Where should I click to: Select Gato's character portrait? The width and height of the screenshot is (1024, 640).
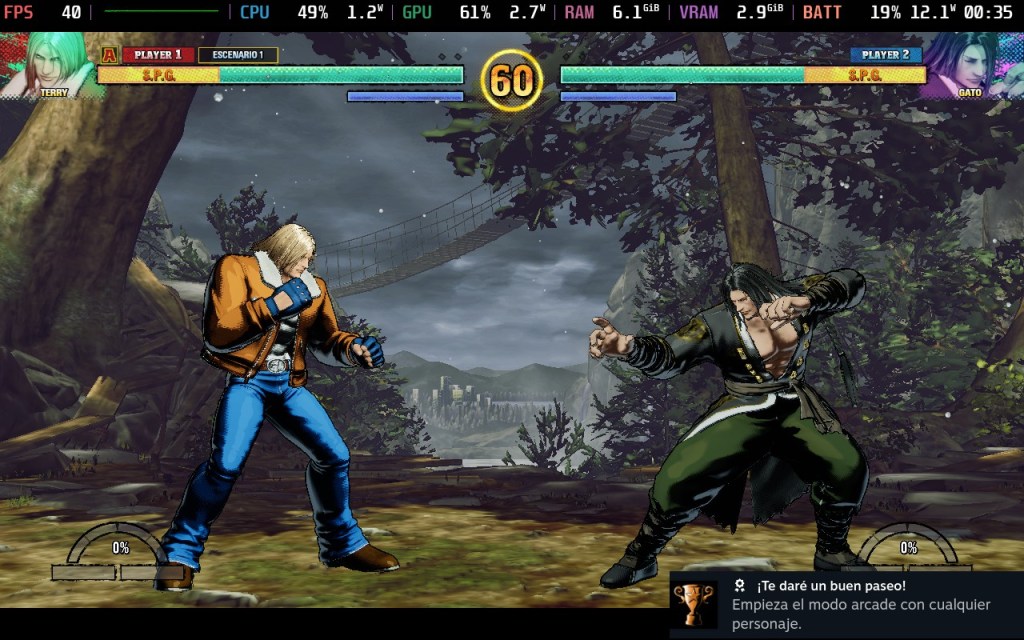(x=969, y=65)
